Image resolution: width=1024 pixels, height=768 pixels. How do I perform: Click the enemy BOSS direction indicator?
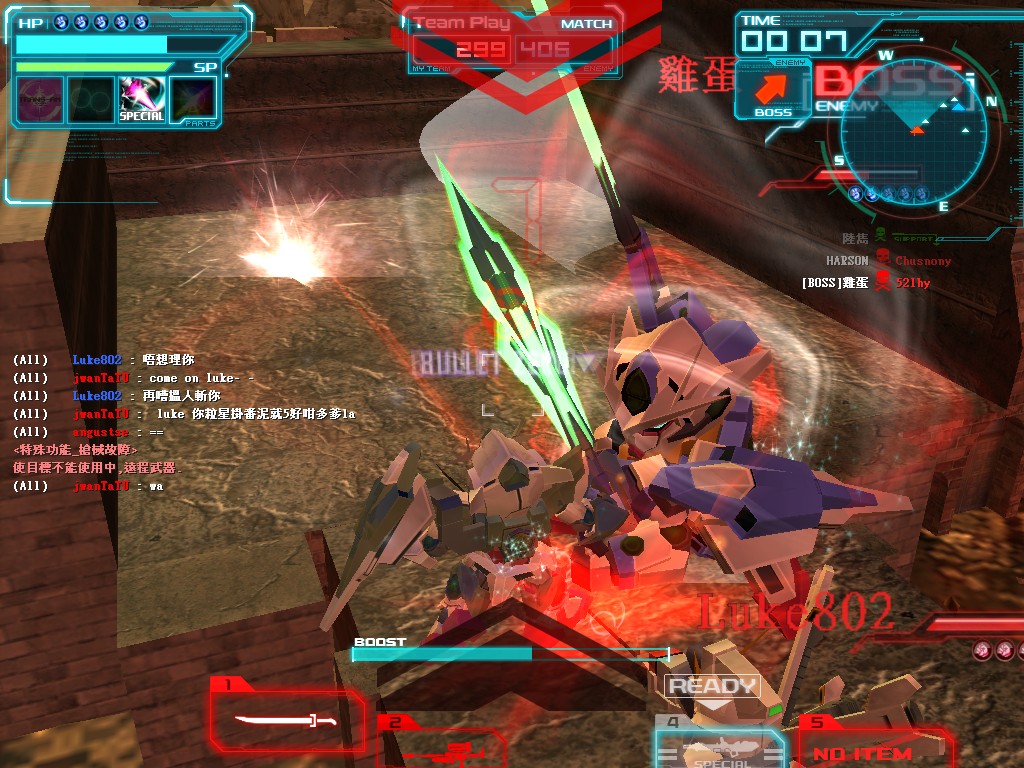pyautogui.click(x=772, y=94)
